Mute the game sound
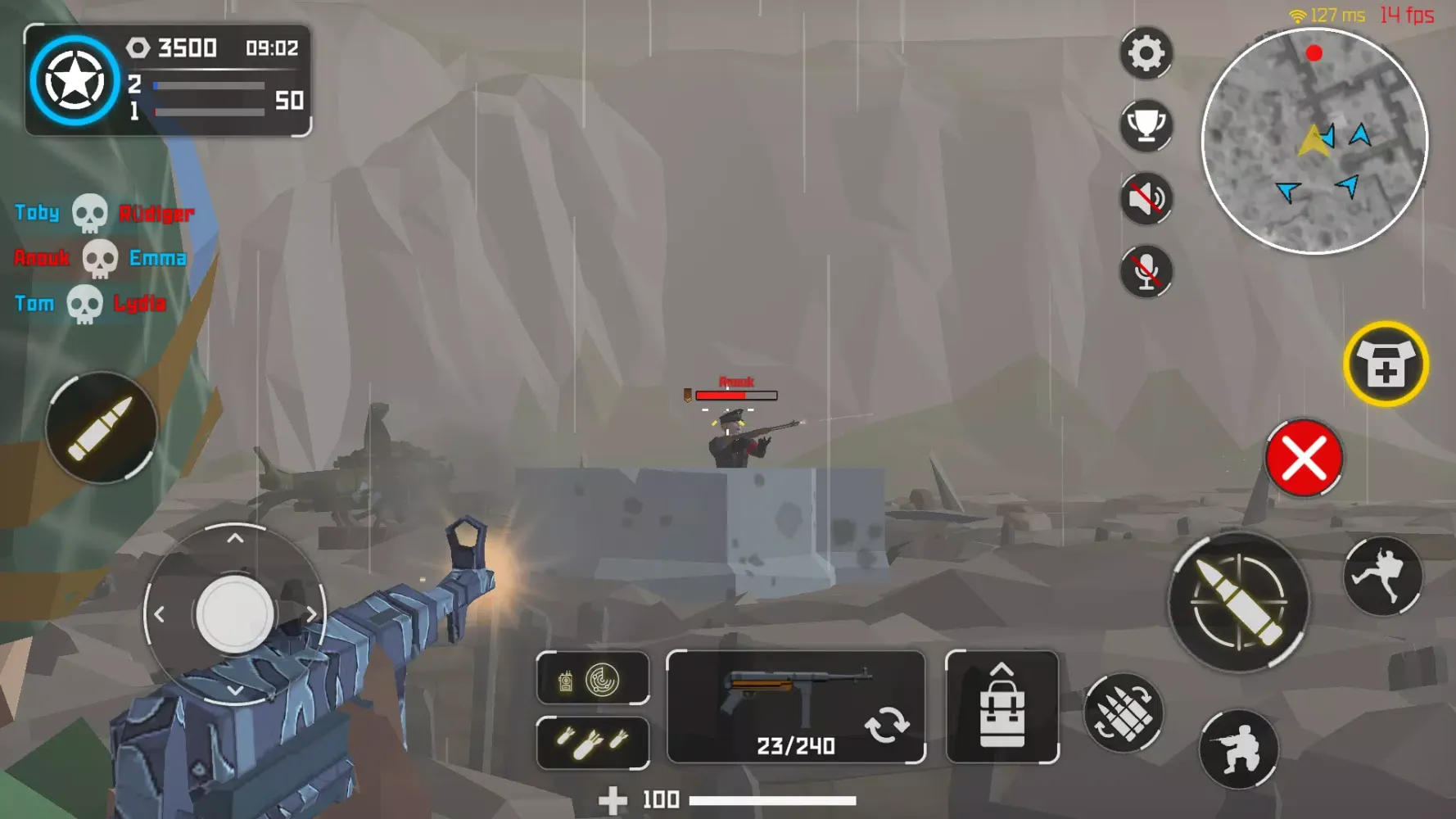 [1144, 197]
